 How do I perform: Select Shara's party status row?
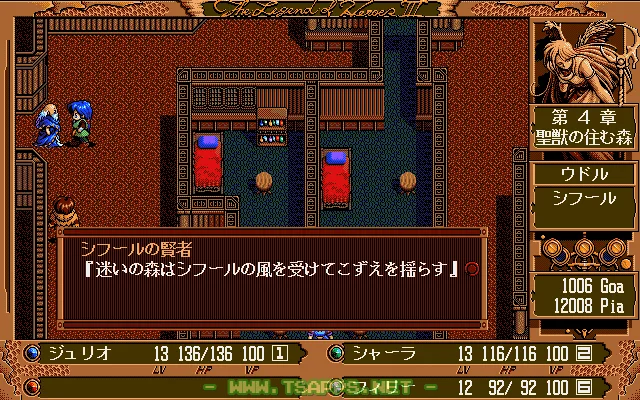[x=480, y=352]
